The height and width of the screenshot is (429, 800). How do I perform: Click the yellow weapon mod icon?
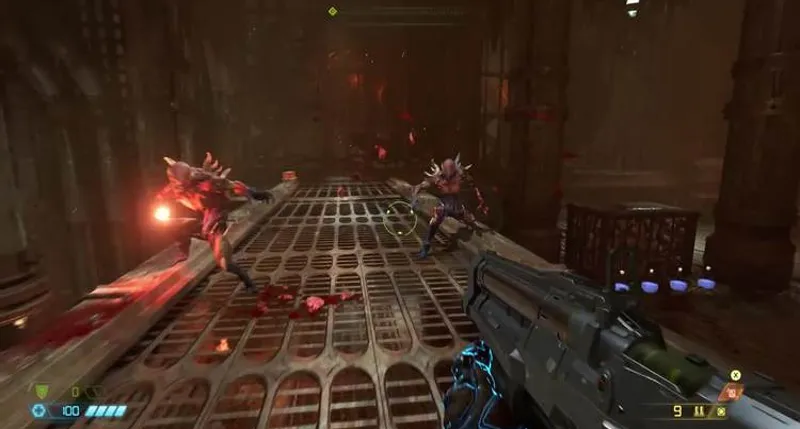pos(735,375)
